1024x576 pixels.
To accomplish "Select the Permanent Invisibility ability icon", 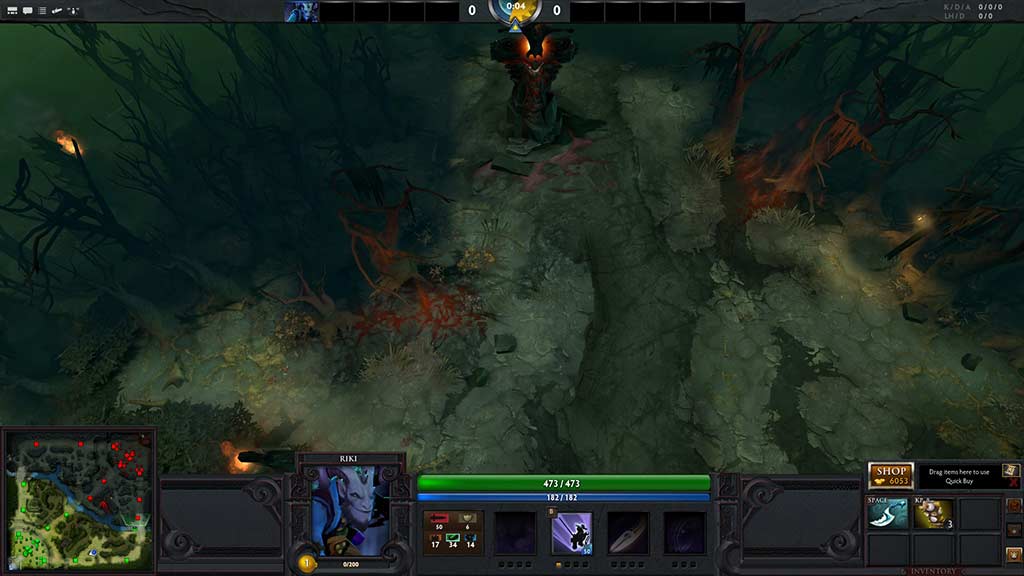I will pyautogui.click(x=685, y=533).
